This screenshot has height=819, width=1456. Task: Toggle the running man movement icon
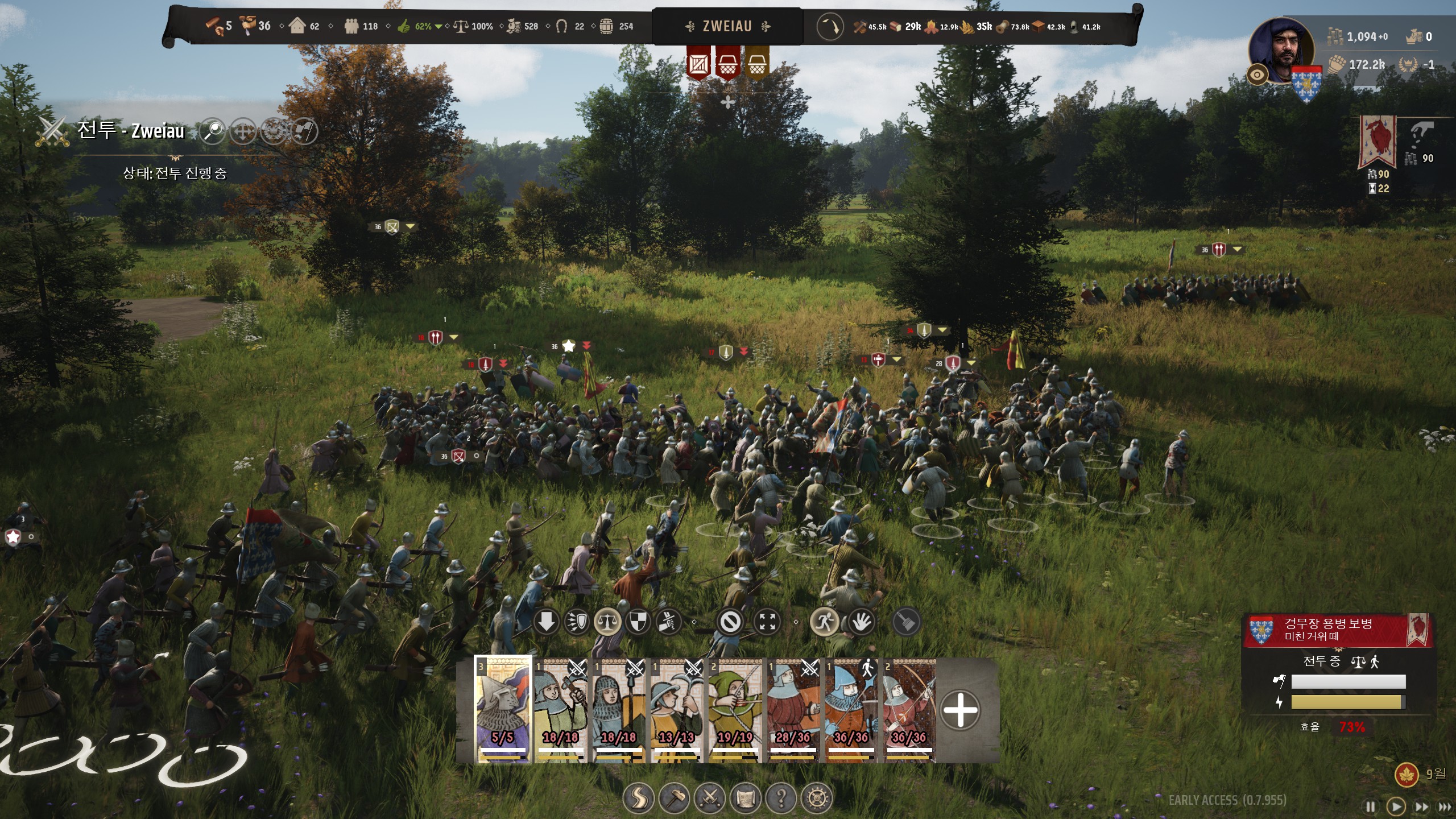click(824, 622)
